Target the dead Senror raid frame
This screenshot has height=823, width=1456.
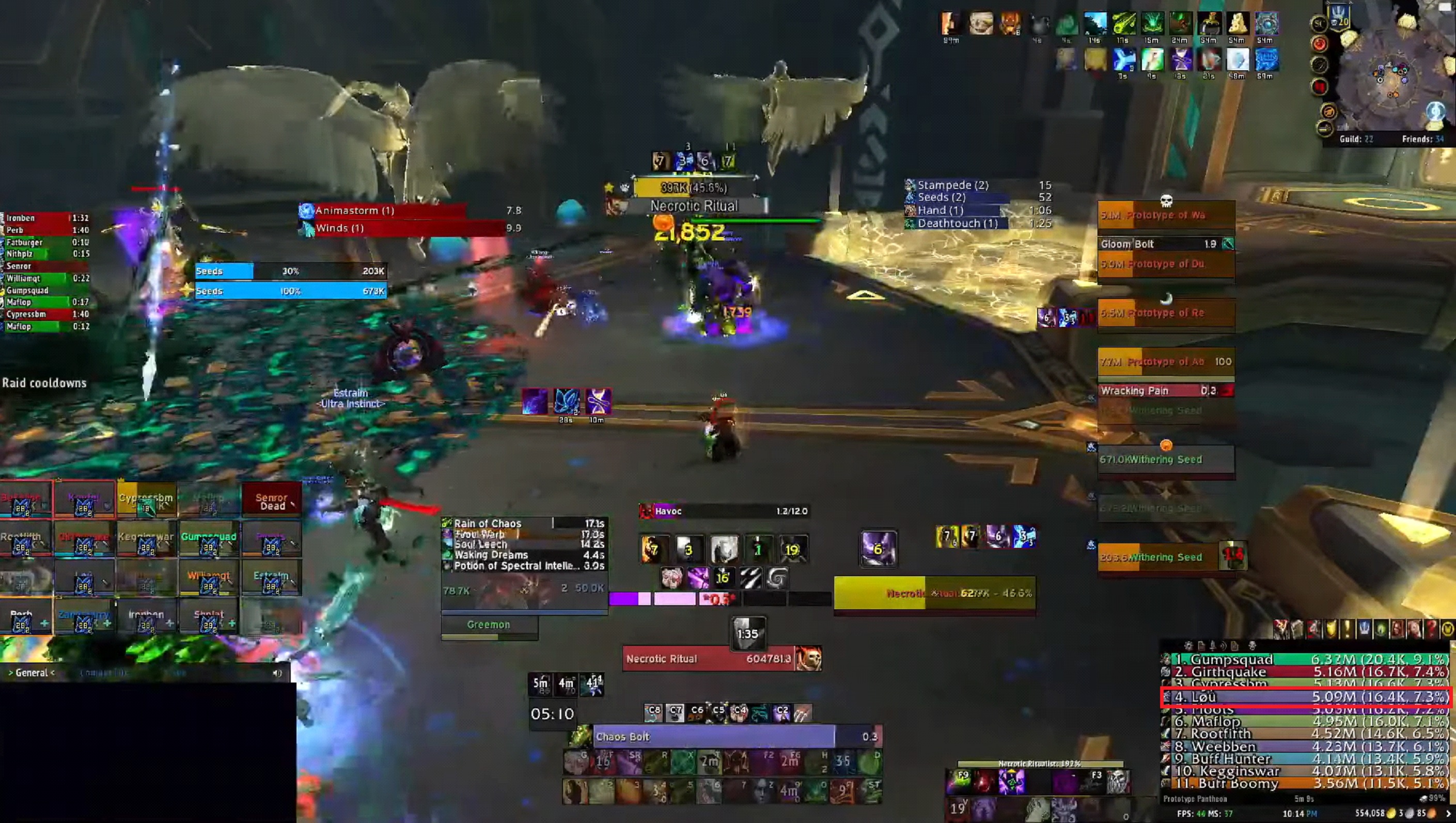271,500
